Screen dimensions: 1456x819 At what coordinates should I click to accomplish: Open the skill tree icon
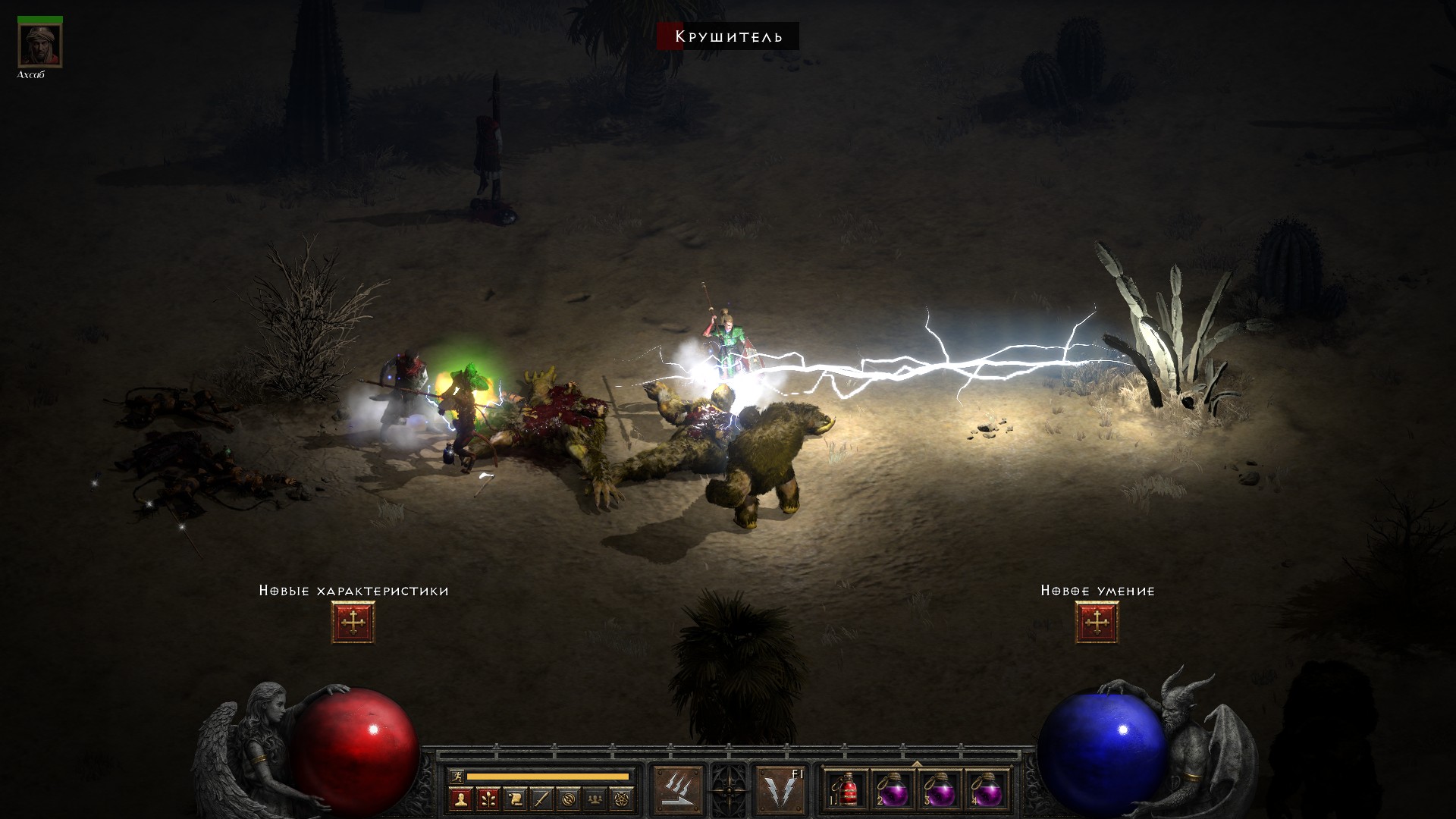tap(488, 799)
